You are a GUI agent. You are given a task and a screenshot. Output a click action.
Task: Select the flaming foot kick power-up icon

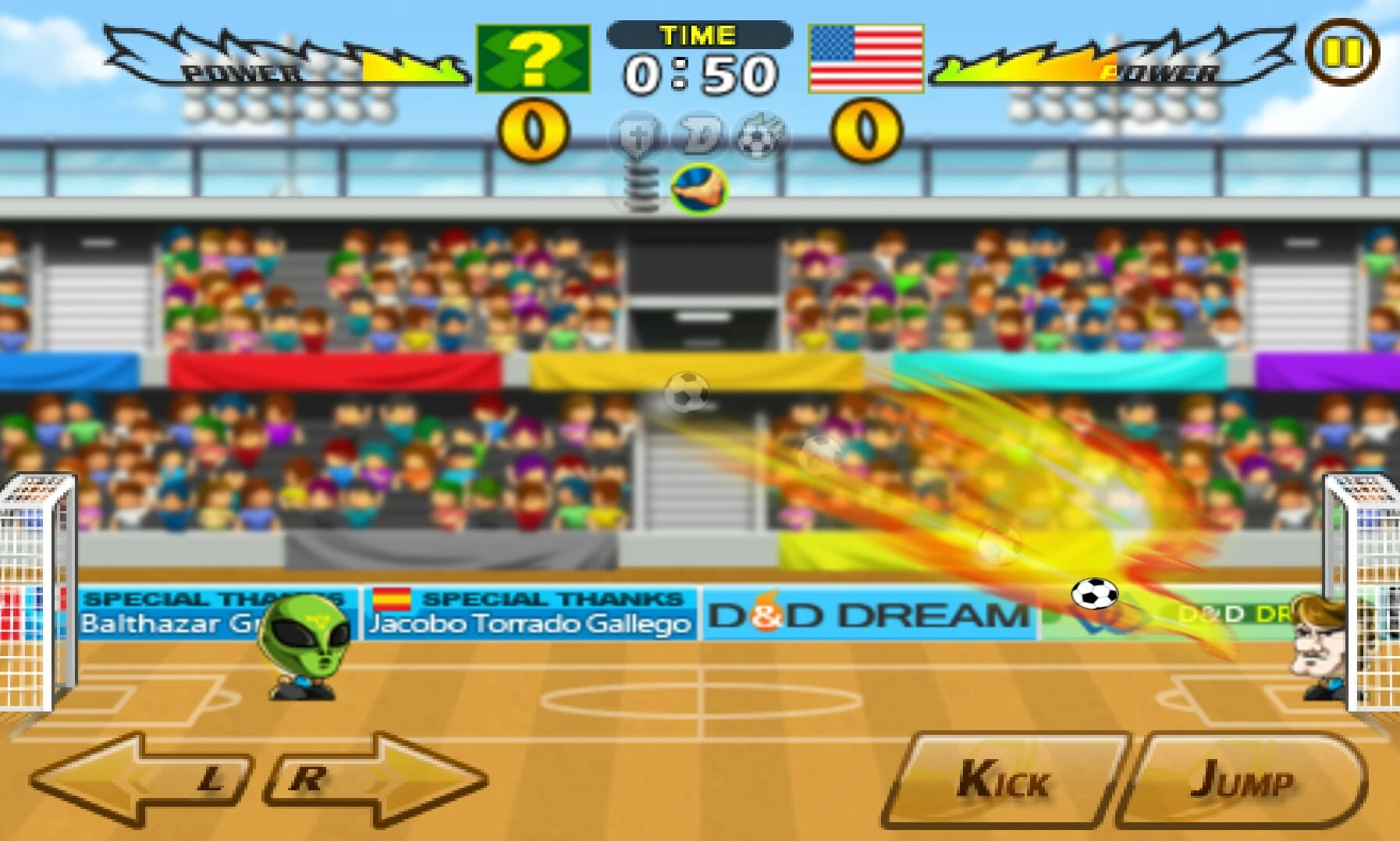(x=700, y=187)
